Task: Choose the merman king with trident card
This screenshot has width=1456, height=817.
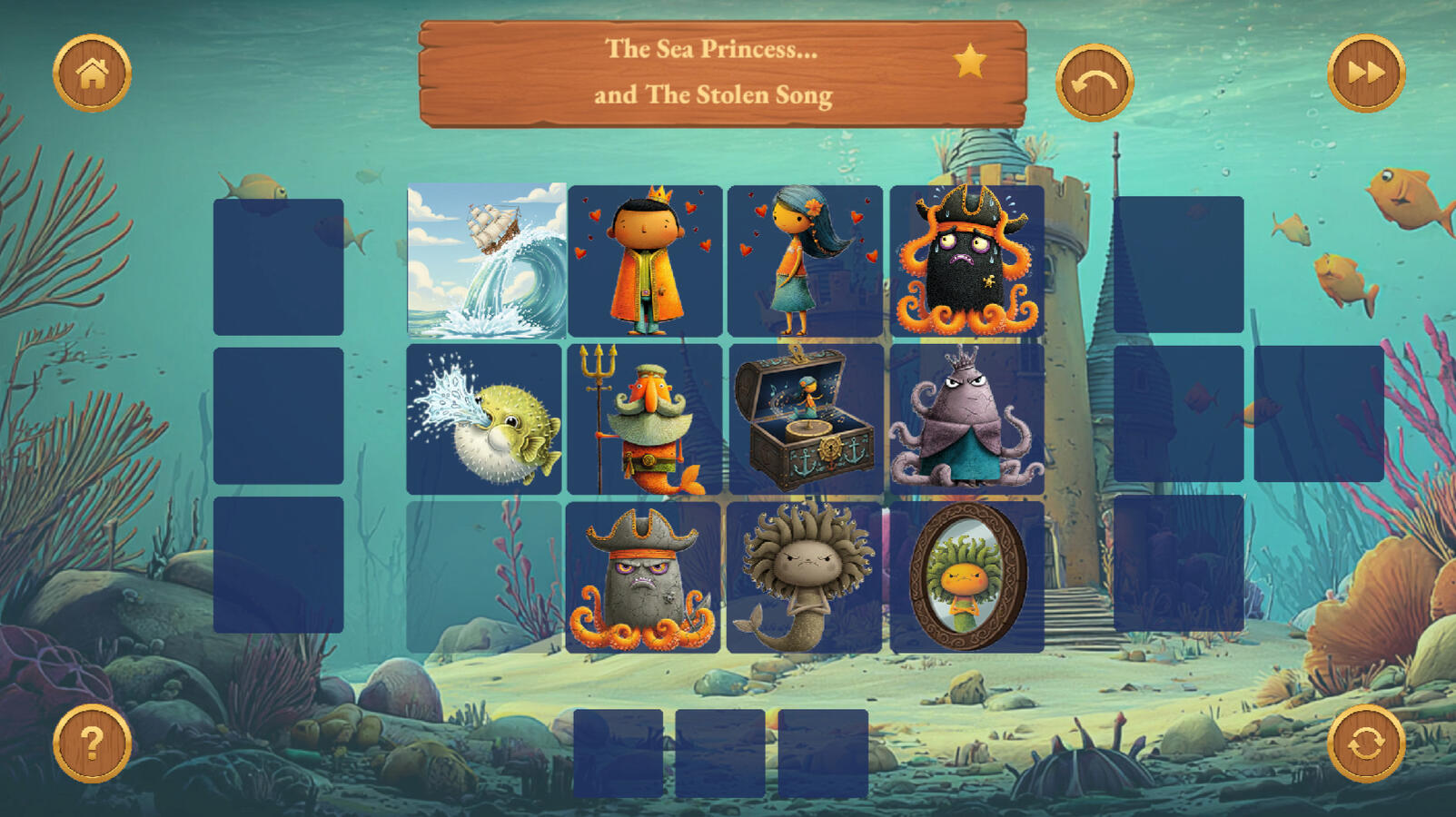Action: coord(645,419)
